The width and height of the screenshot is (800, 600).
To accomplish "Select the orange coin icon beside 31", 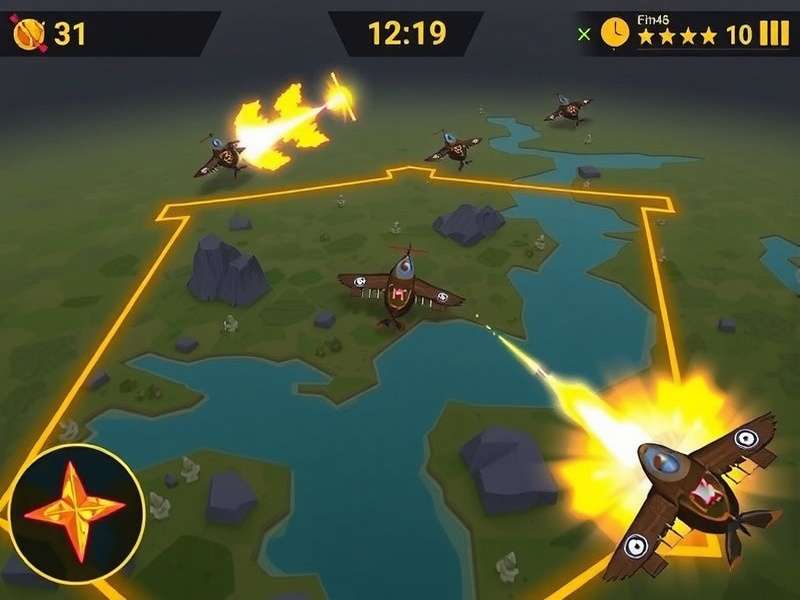I will coord(28,35).
